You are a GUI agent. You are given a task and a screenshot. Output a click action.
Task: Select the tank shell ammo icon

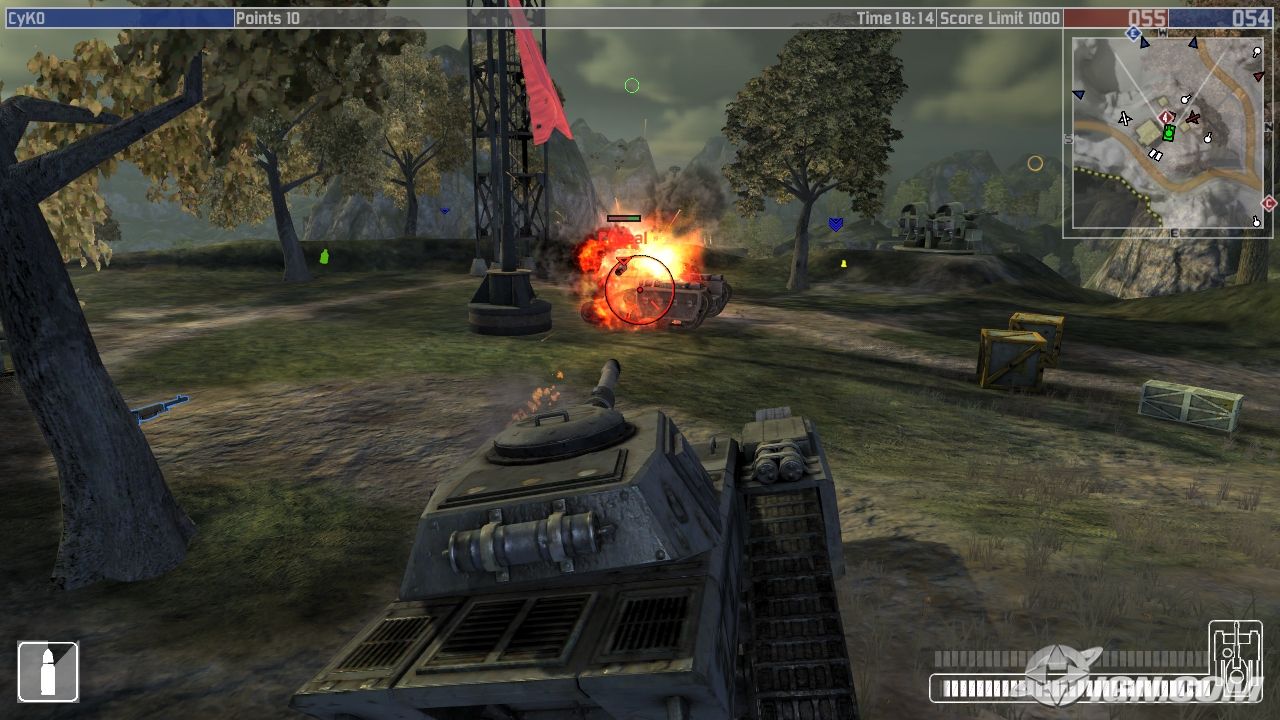pyautogui.click(x=48, y=671)
